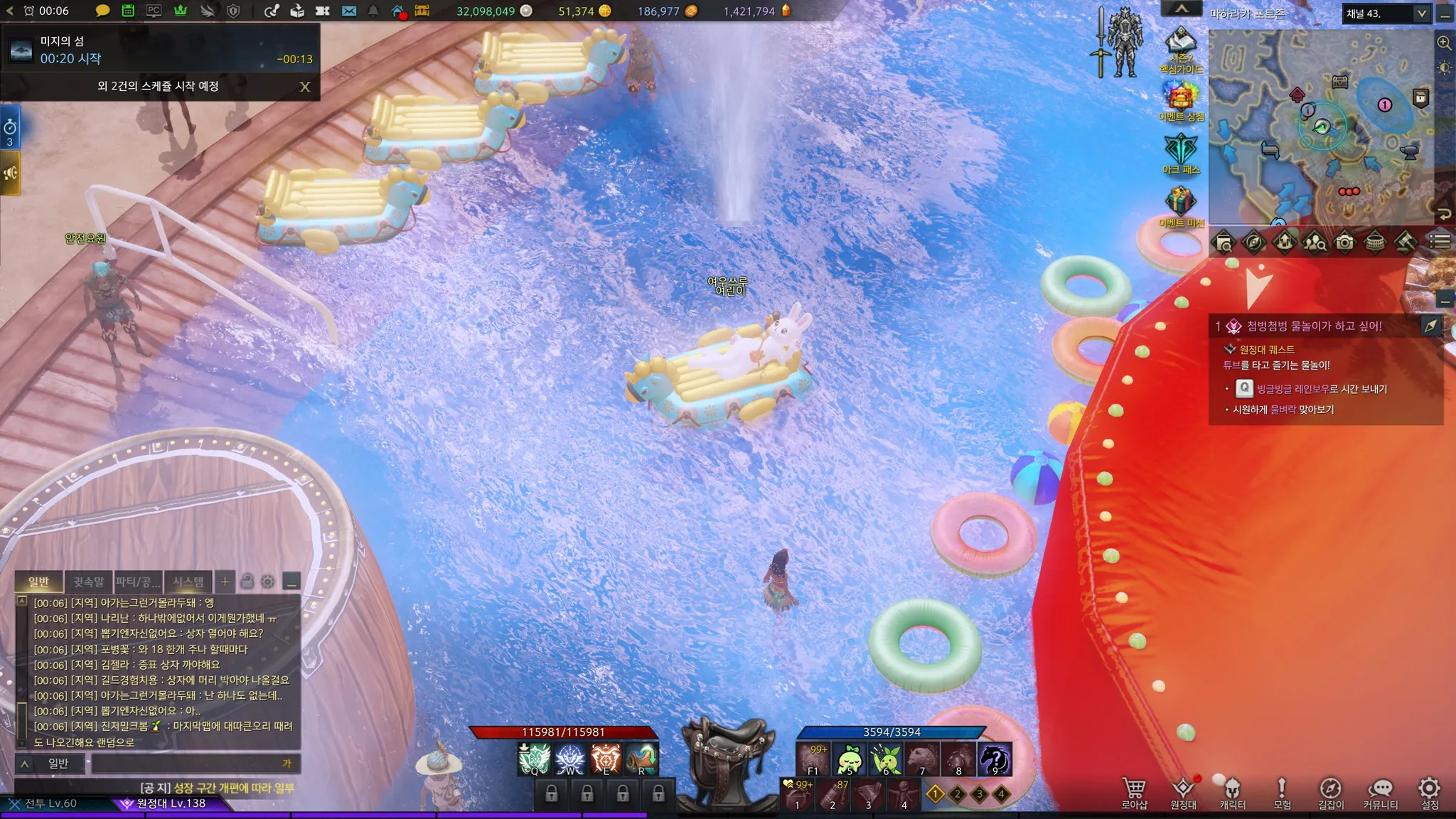Zoom the minimap with the magnifier button
The width and height of the screenshot is (1456, 819).
pos(1444,43)
